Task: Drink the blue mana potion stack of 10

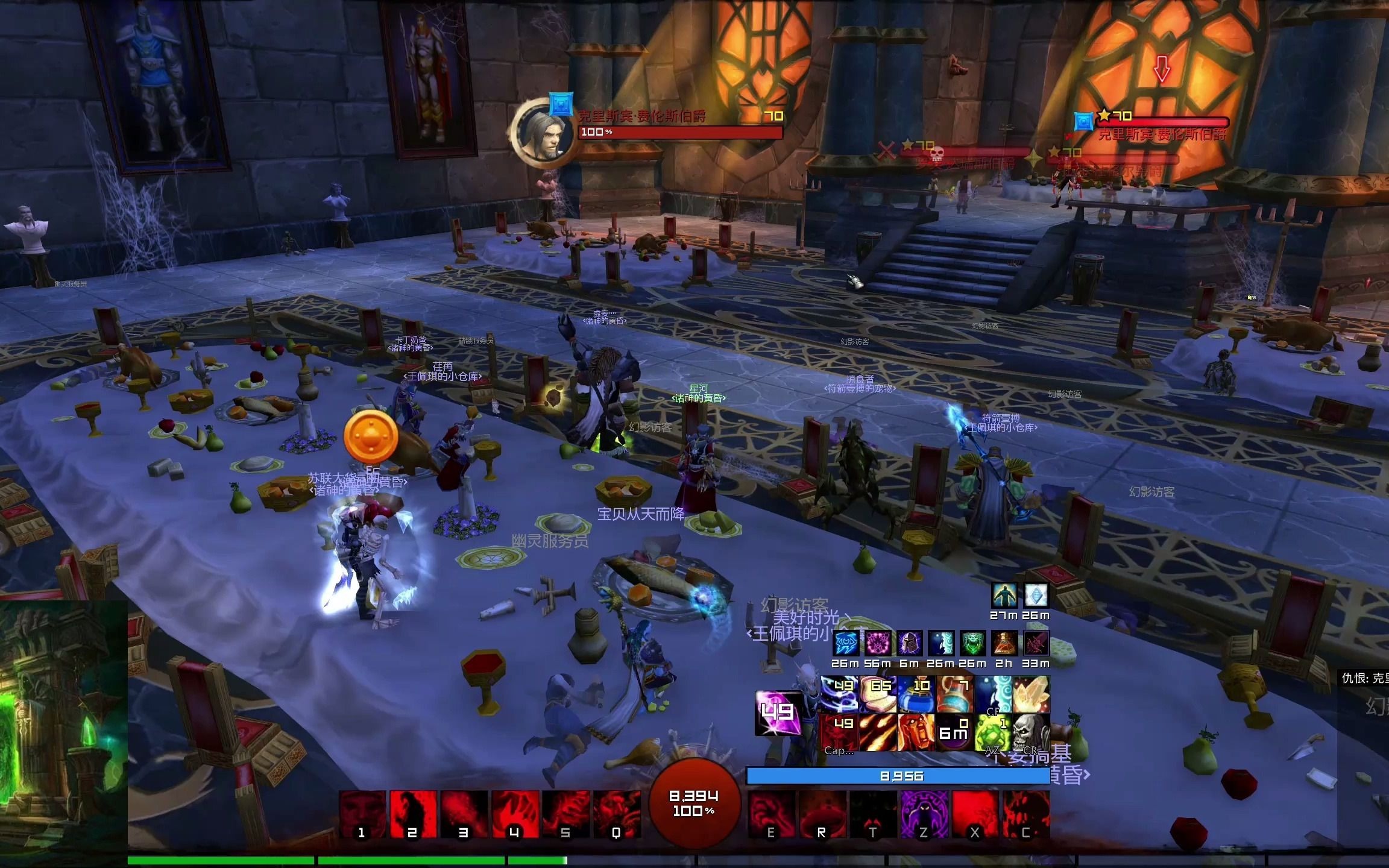Action: 916,694
